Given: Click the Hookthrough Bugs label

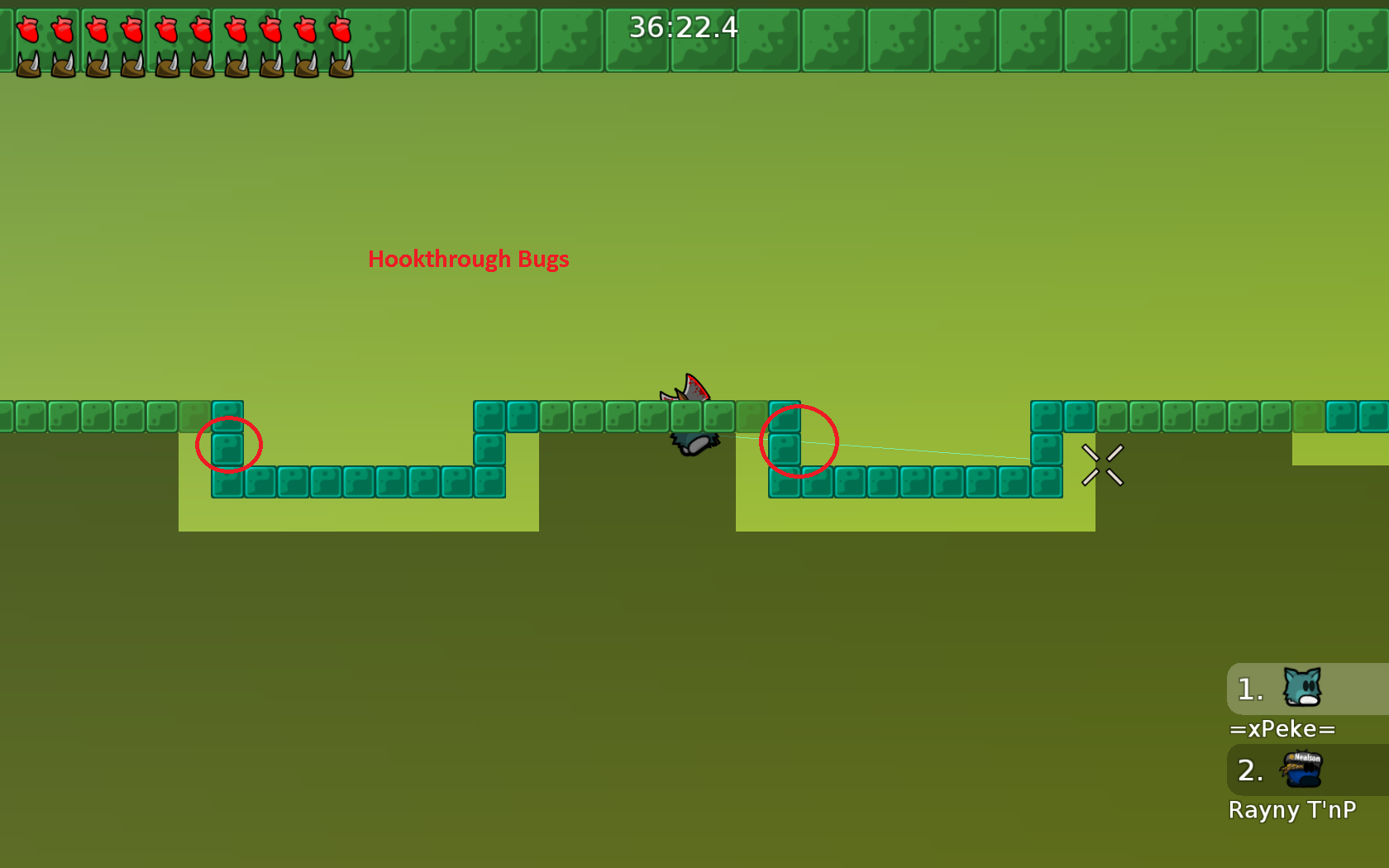Looking at the screenshot, I should (468, 259).
